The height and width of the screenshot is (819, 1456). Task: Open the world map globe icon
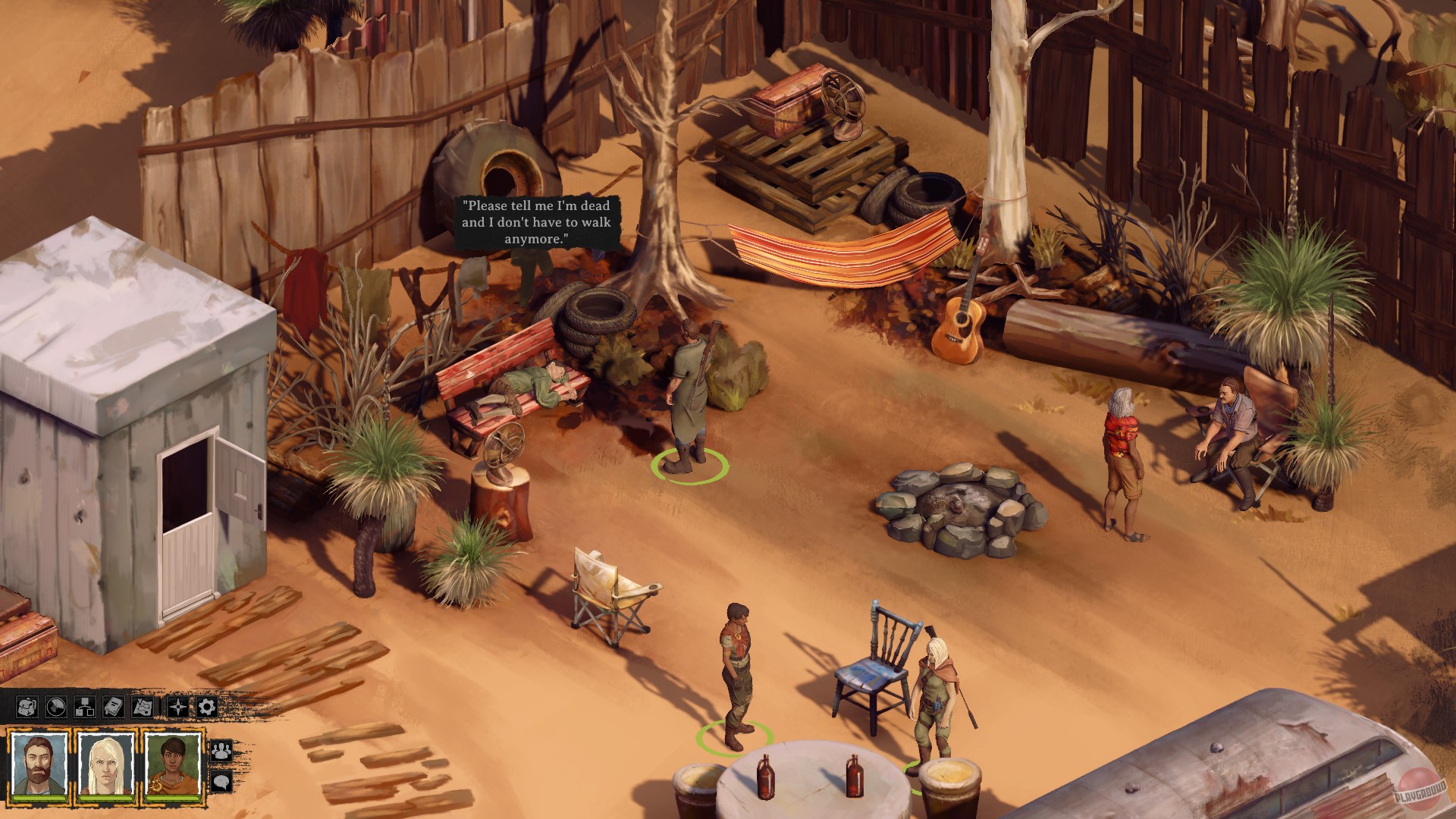tap(57, 707)
